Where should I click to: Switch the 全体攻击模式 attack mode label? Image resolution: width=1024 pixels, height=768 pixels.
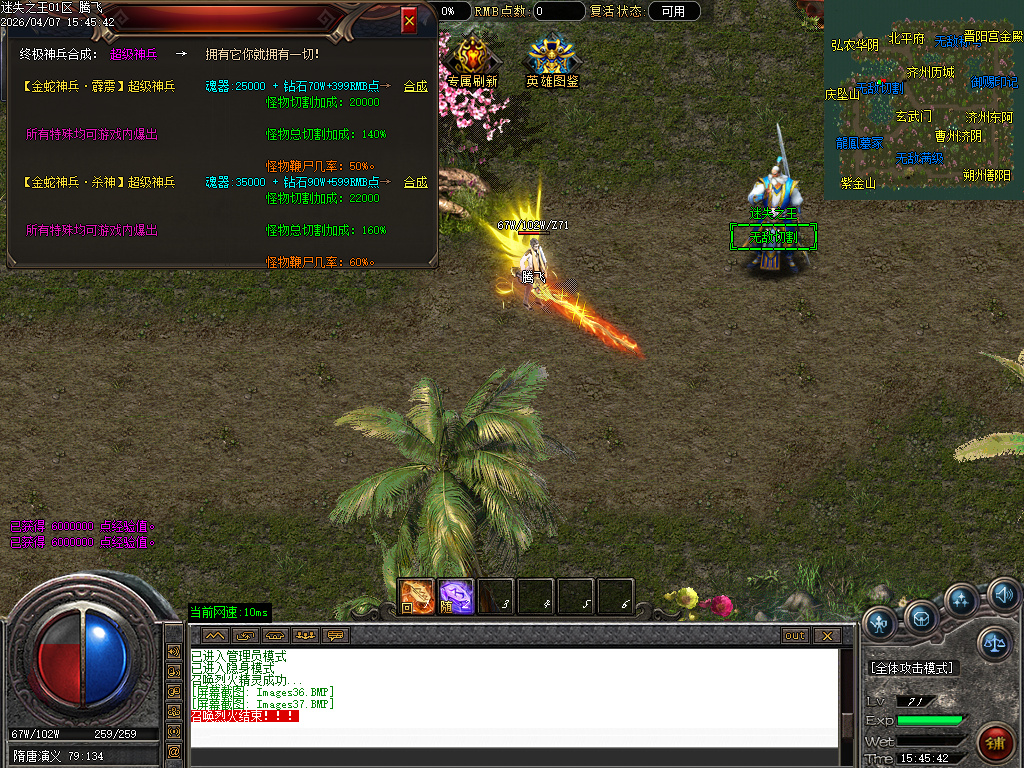[x=912, y=668]
